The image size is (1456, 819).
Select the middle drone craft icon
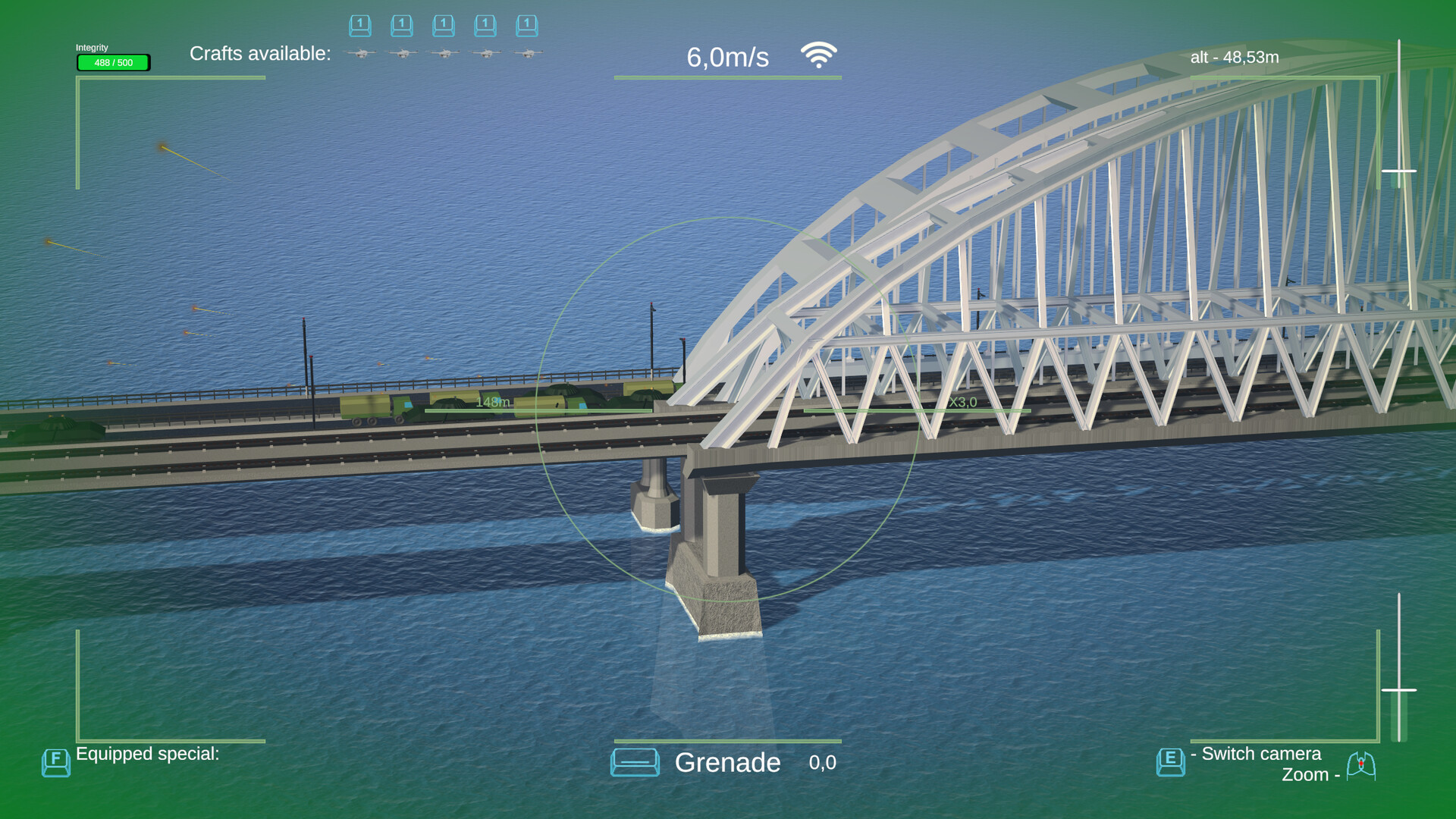point(444,54)
